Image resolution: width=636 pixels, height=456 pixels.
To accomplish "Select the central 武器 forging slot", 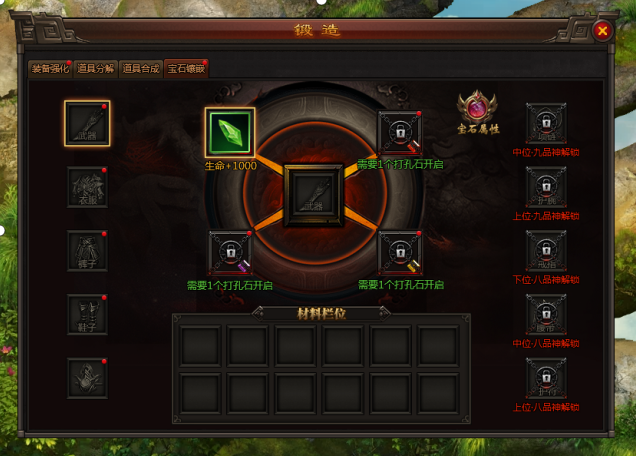I will pos(315,195).
